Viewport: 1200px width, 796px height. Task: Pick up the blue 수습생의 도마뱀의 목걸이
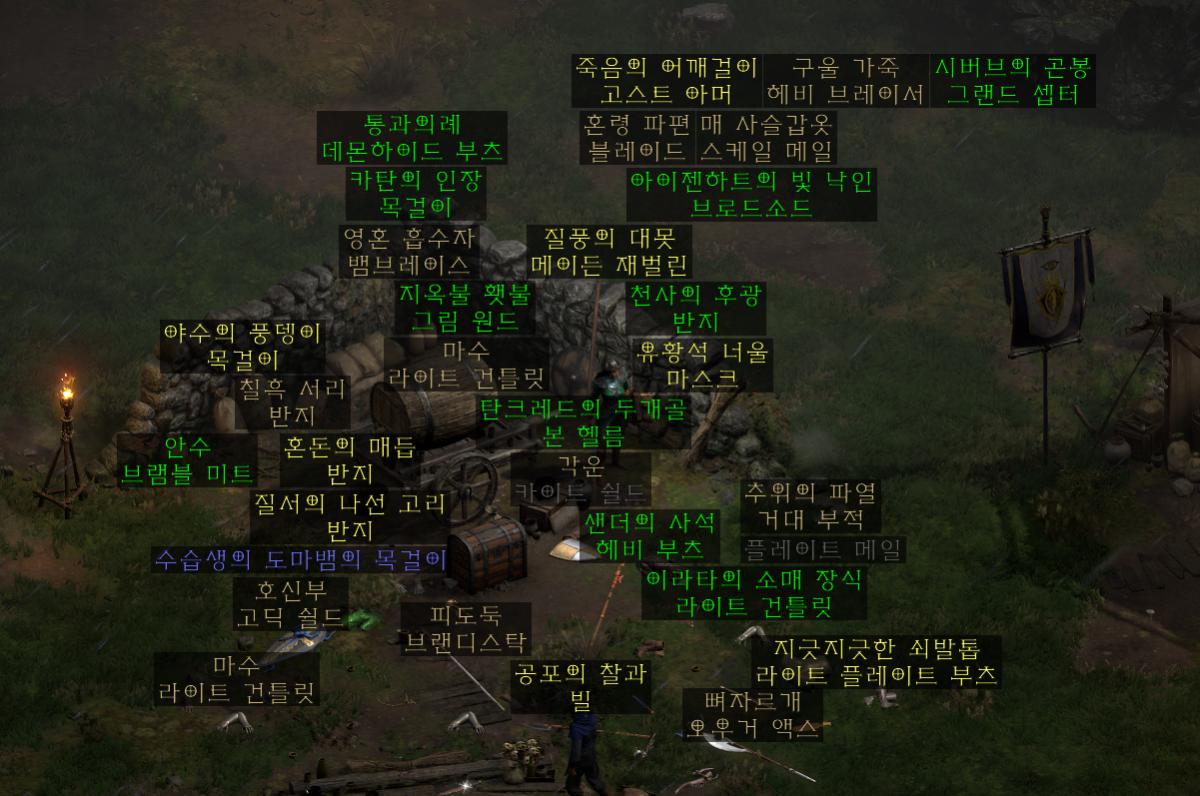(x=299, y=559)
